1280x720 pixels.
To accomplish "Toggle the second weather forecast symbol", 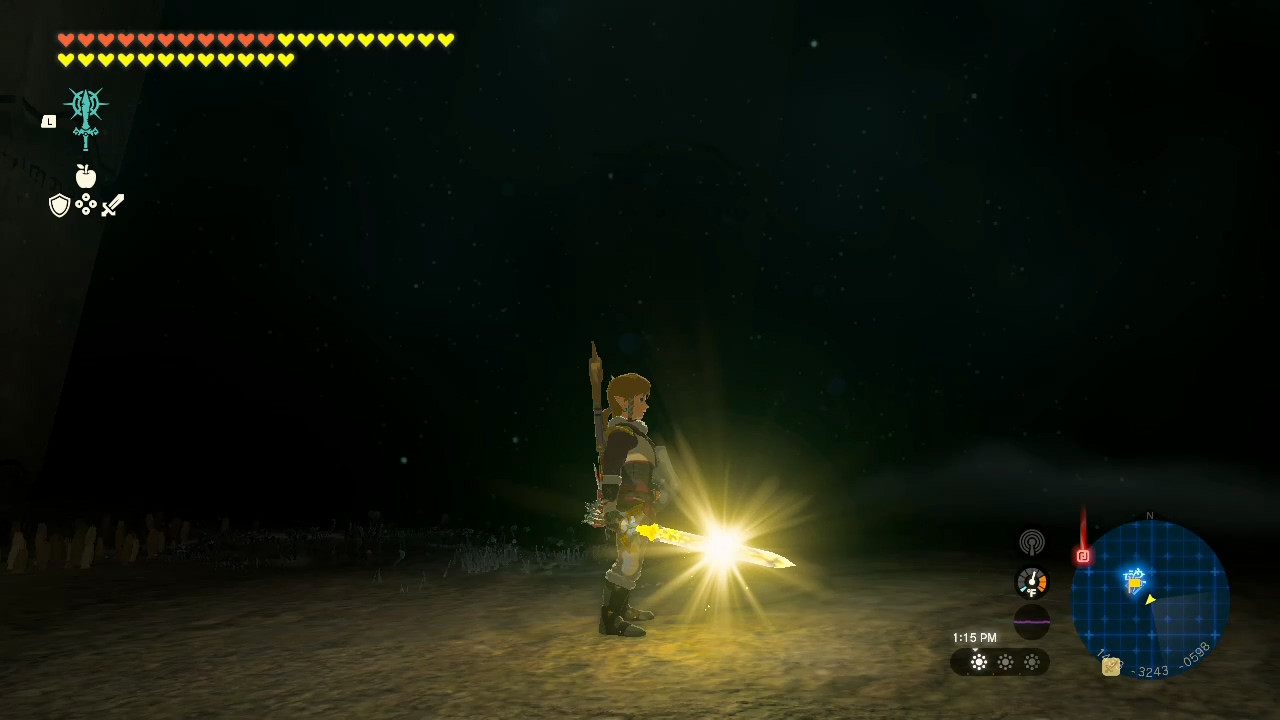I will pyautogui.click(x=1005, y=662).
